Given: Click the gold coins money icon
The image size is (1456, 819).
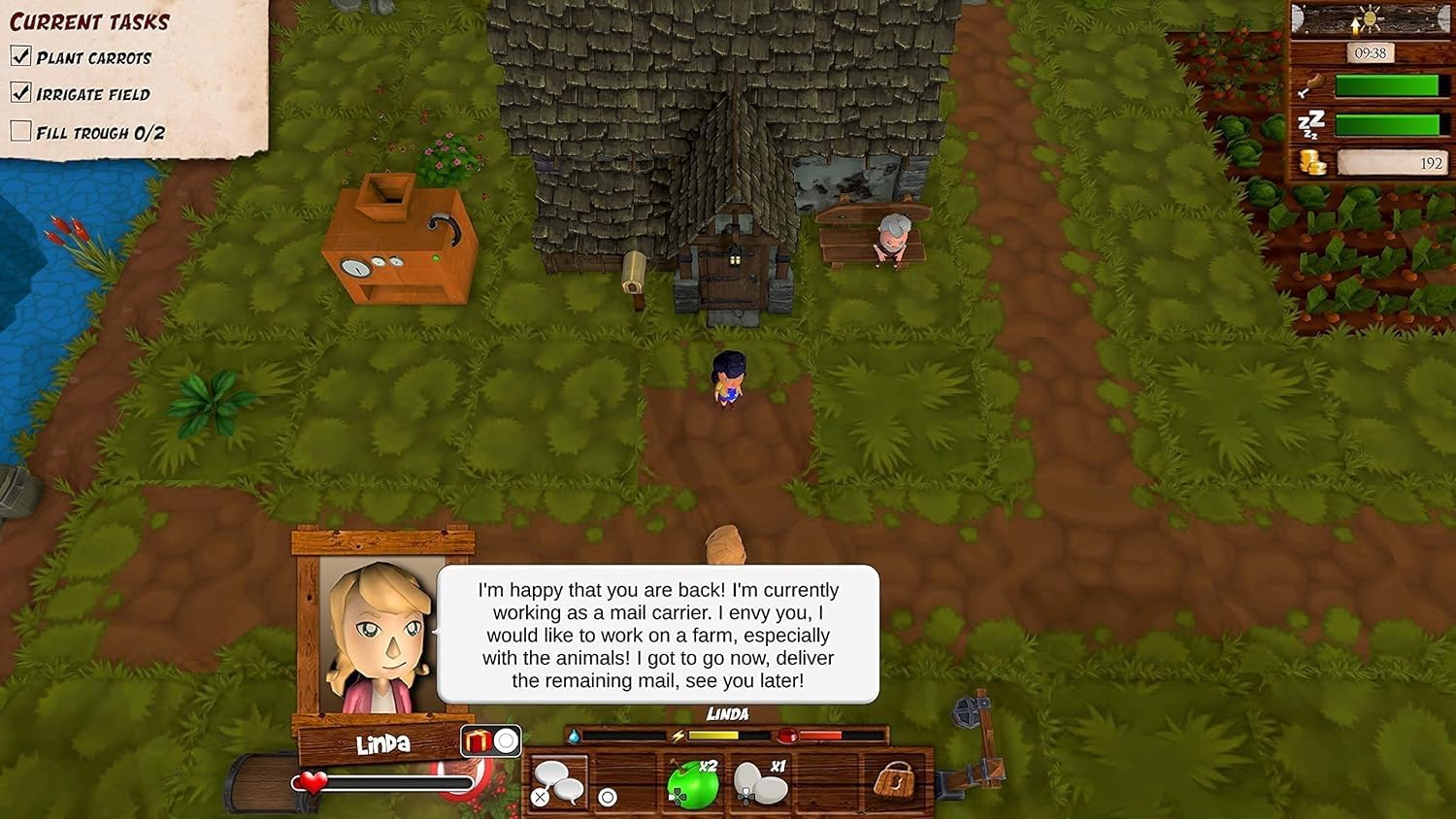Looking at the screenshot, I should point(1312,163).
